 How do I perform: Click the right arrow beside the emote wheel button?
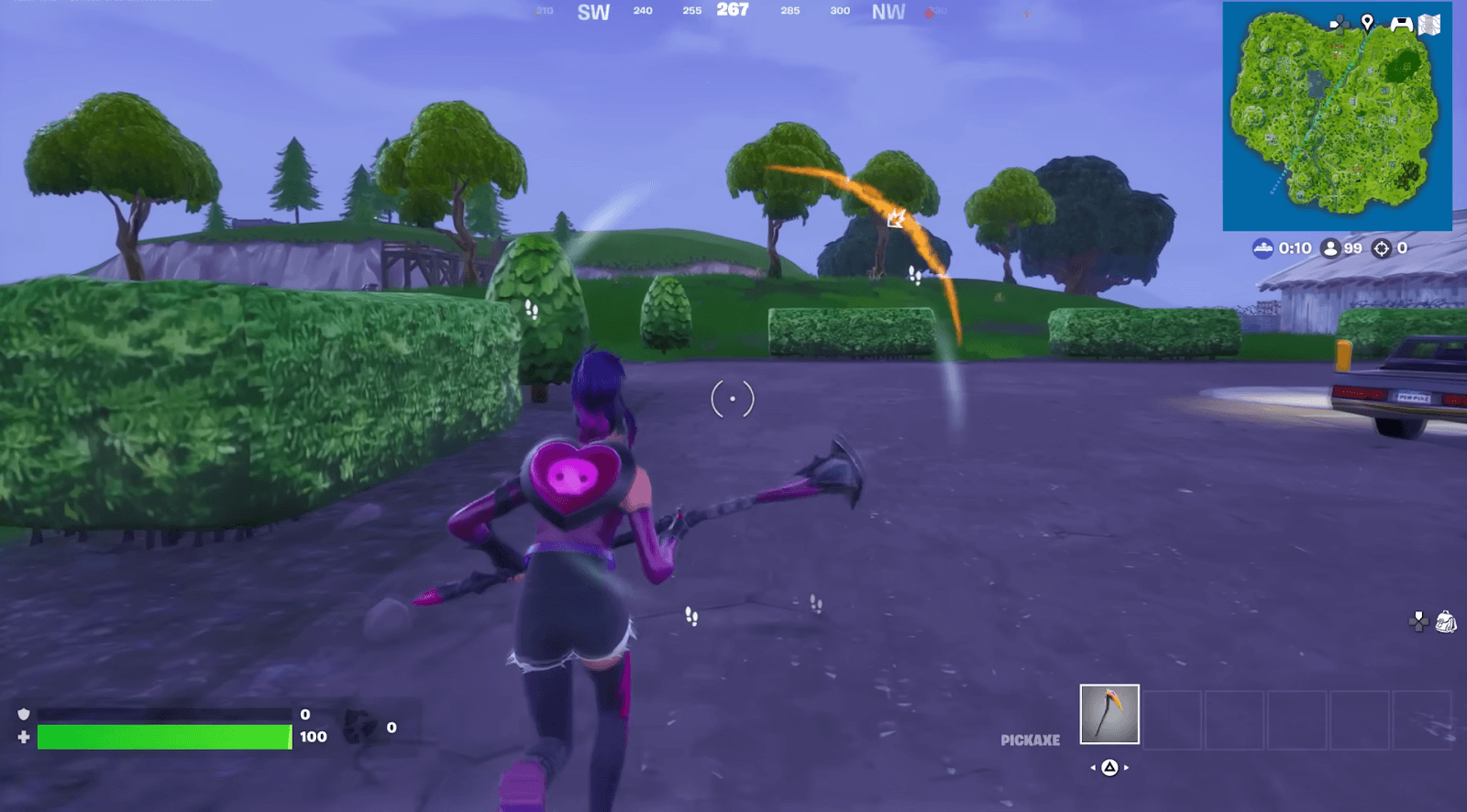1126,768
